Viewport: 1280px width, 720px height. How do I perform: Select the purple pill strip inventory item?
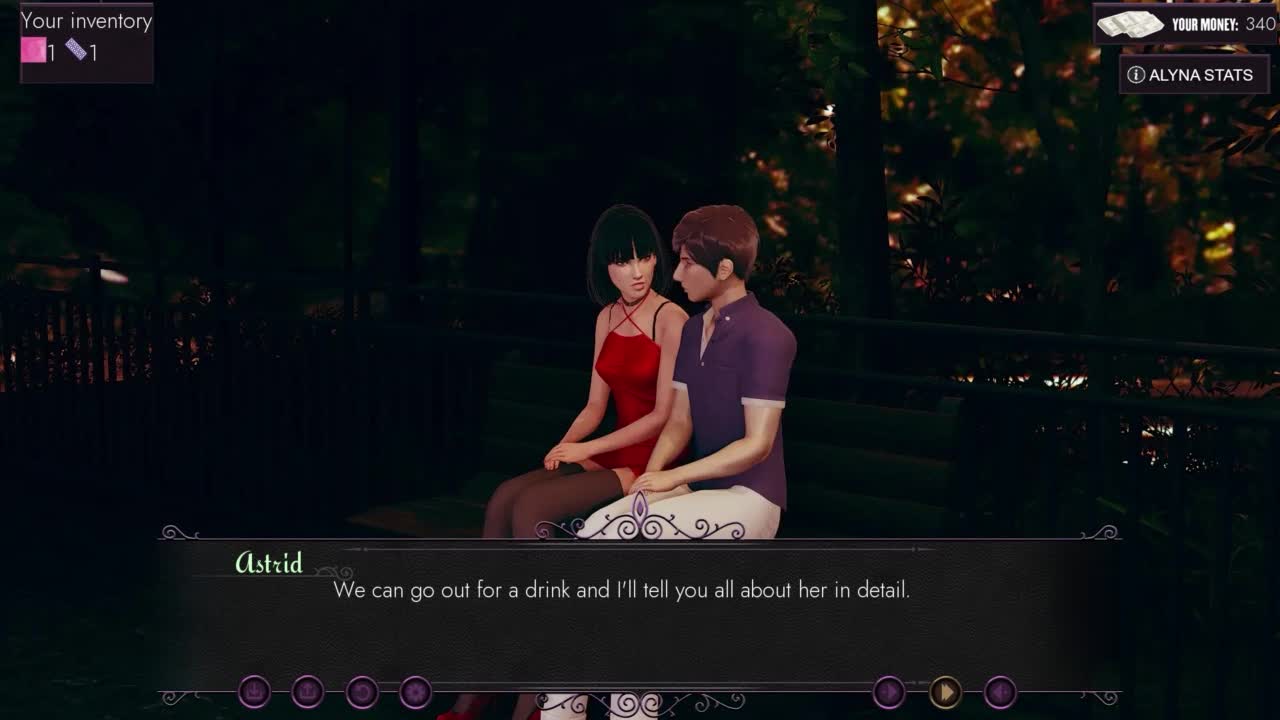[x=77, y=49]
